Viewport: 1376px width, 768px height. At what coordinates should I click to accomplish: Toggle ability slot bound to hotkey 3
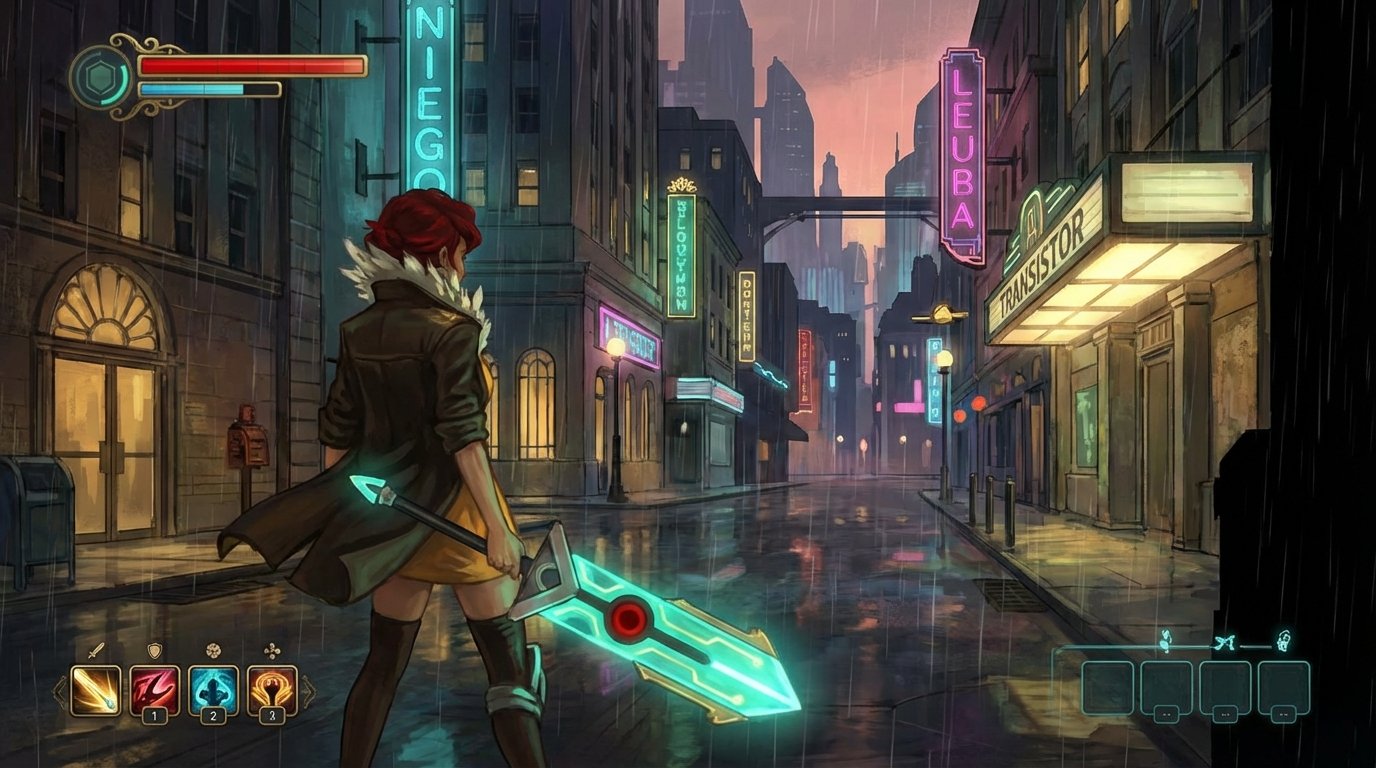271,715
